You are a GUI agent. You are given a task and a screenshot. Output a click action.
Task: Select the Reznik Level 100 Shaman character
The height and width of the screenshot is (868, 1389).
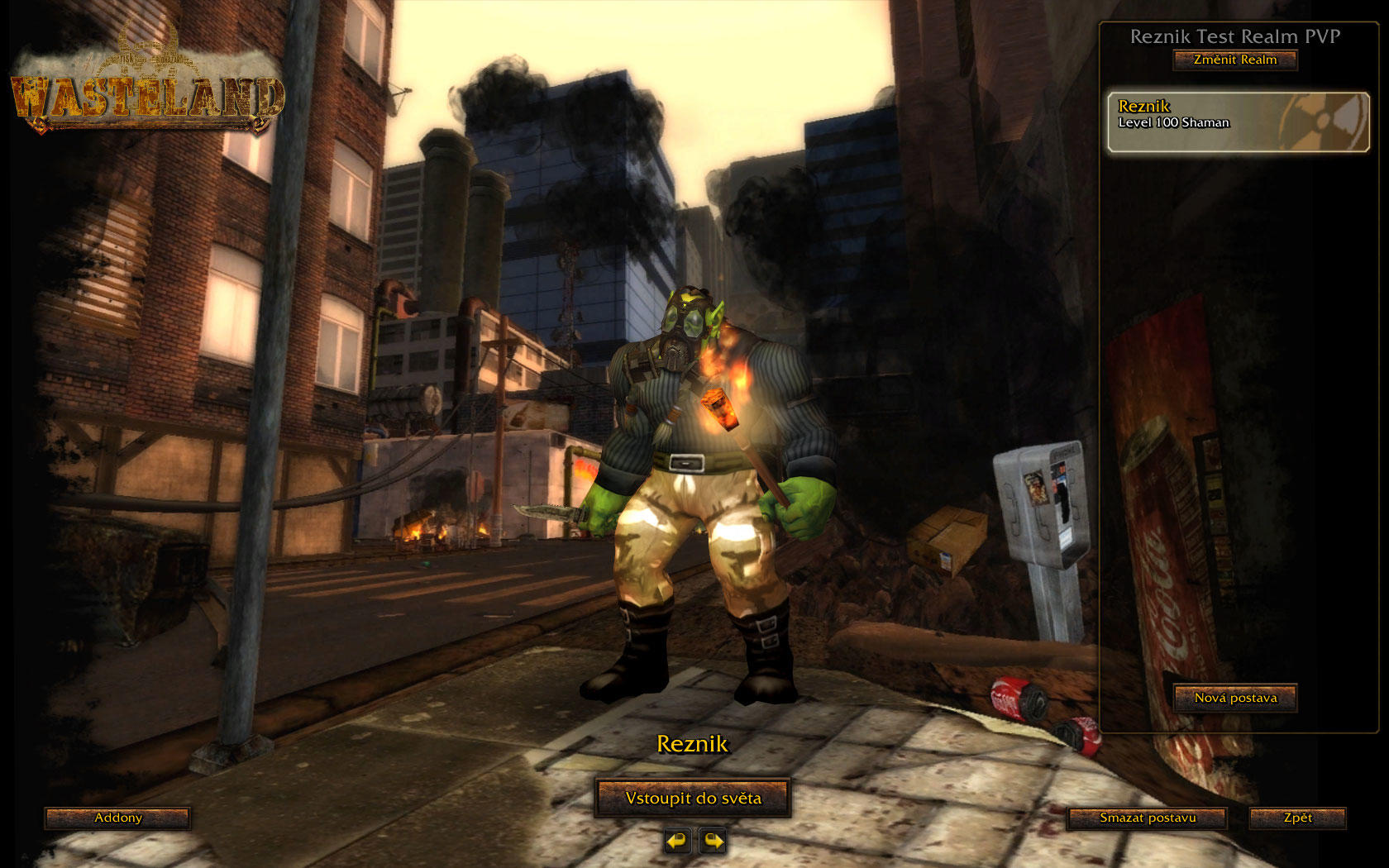1238,122
